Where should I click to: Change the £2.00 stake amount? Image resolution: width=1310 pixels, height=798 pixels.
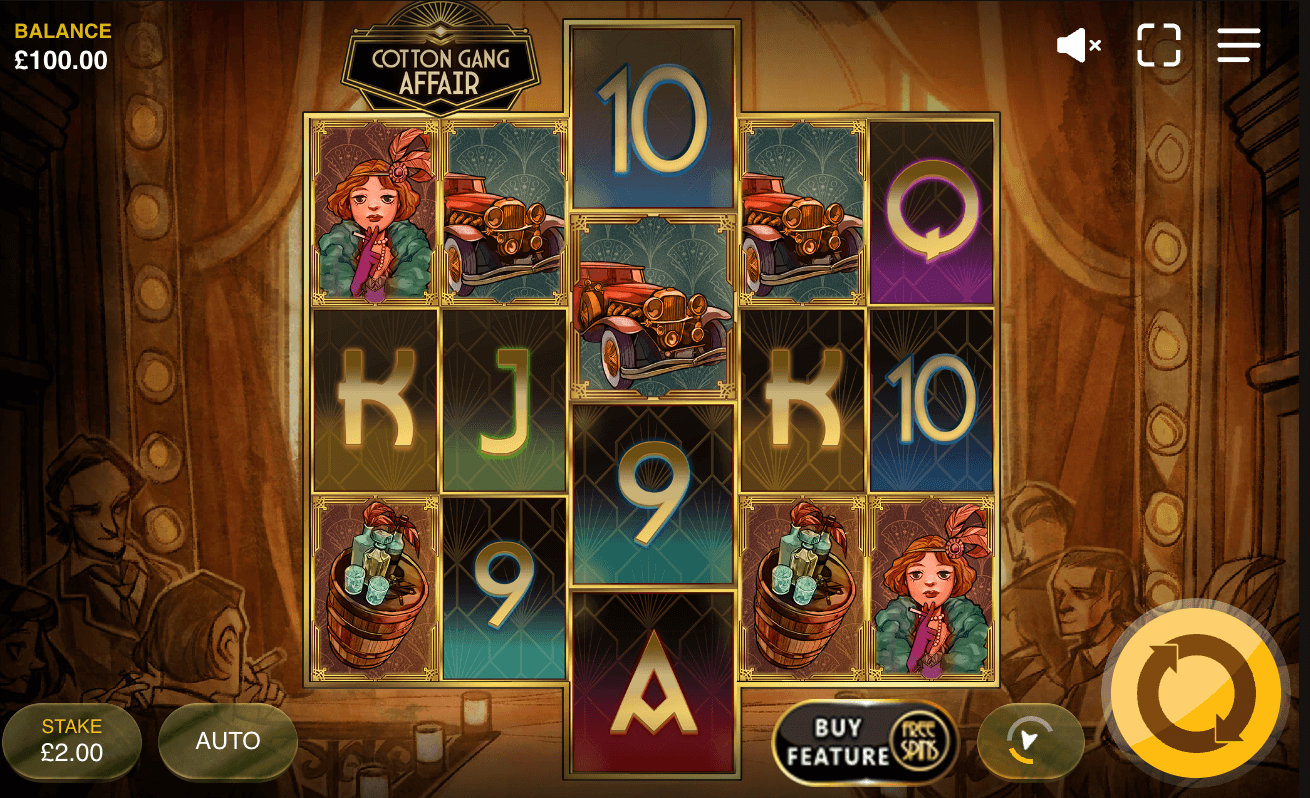pos(72,741)
